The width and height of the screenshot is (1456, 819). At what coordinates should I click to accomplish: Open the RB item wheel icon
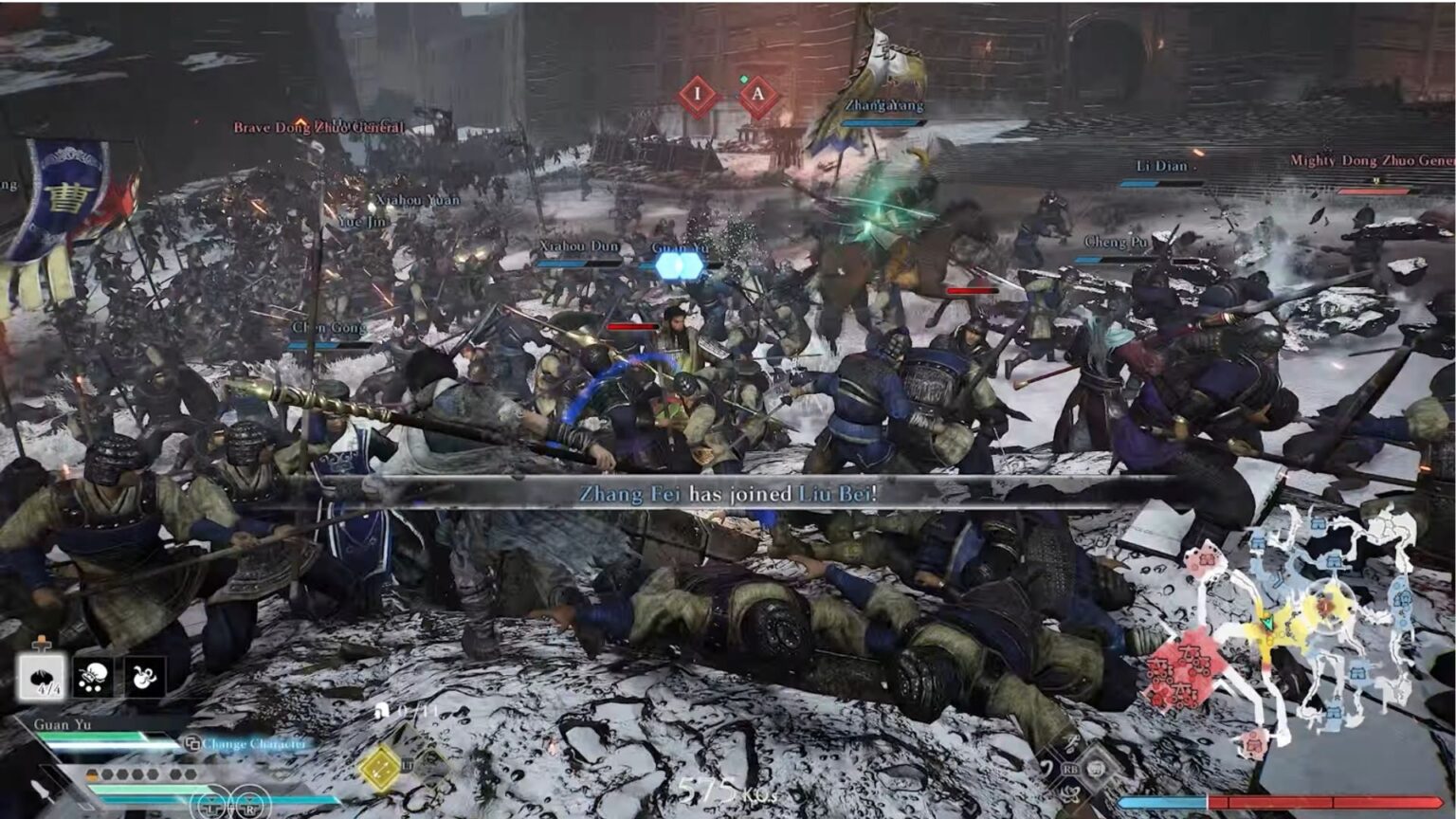click(1071, 769)
